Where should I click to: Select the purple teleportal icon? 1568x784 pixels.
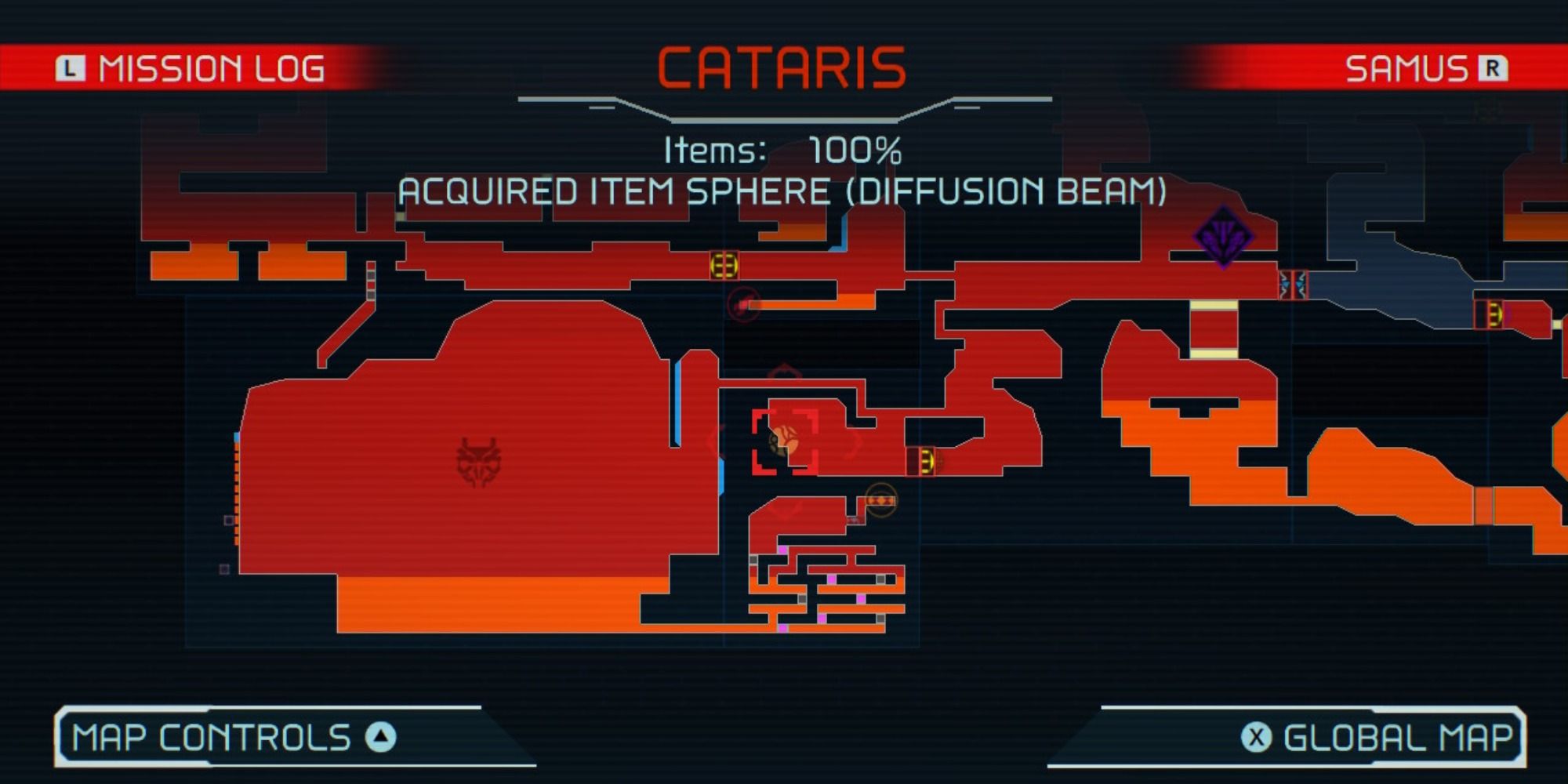(x=1224, y=237)
